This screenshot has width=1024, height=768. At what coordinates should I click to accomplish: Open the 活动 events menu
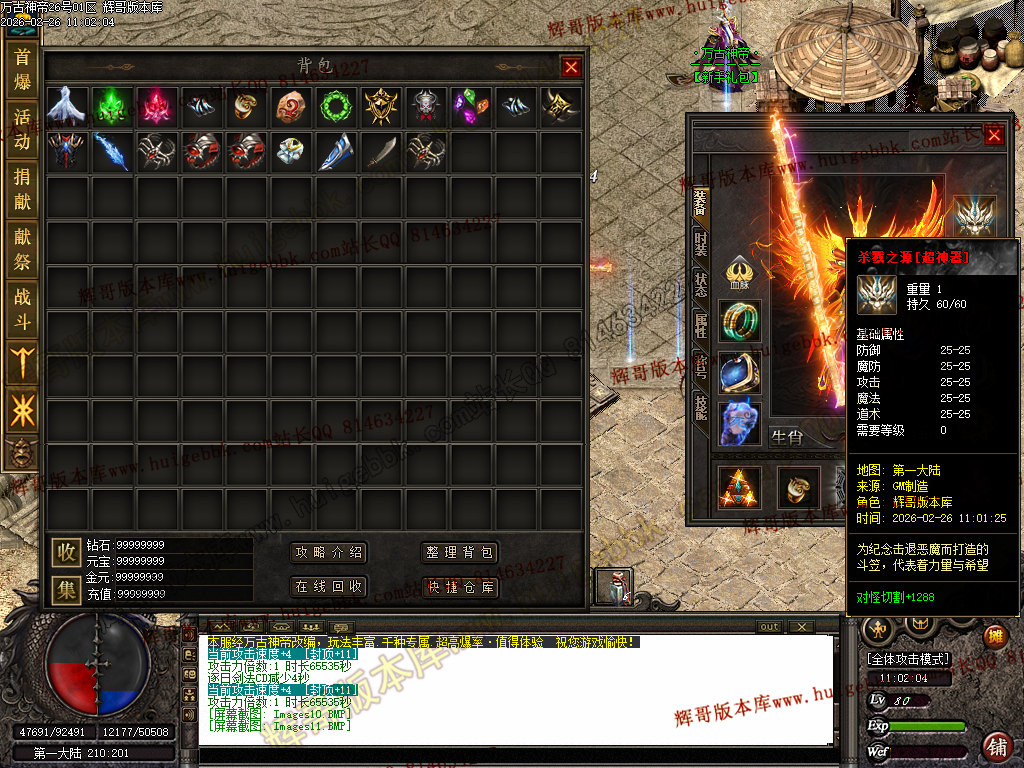pos(22,129)
